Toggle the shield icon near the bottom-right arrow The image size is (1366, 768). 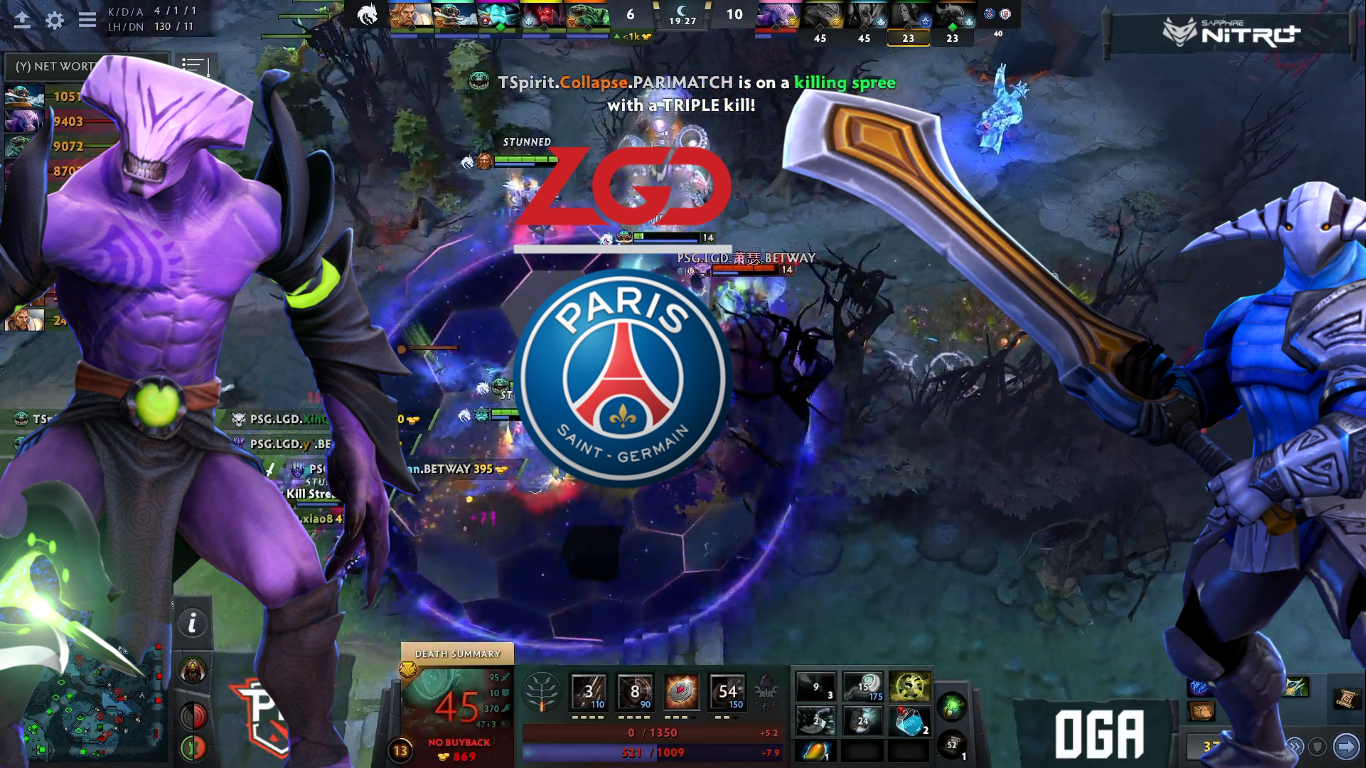coord(1318,747)
